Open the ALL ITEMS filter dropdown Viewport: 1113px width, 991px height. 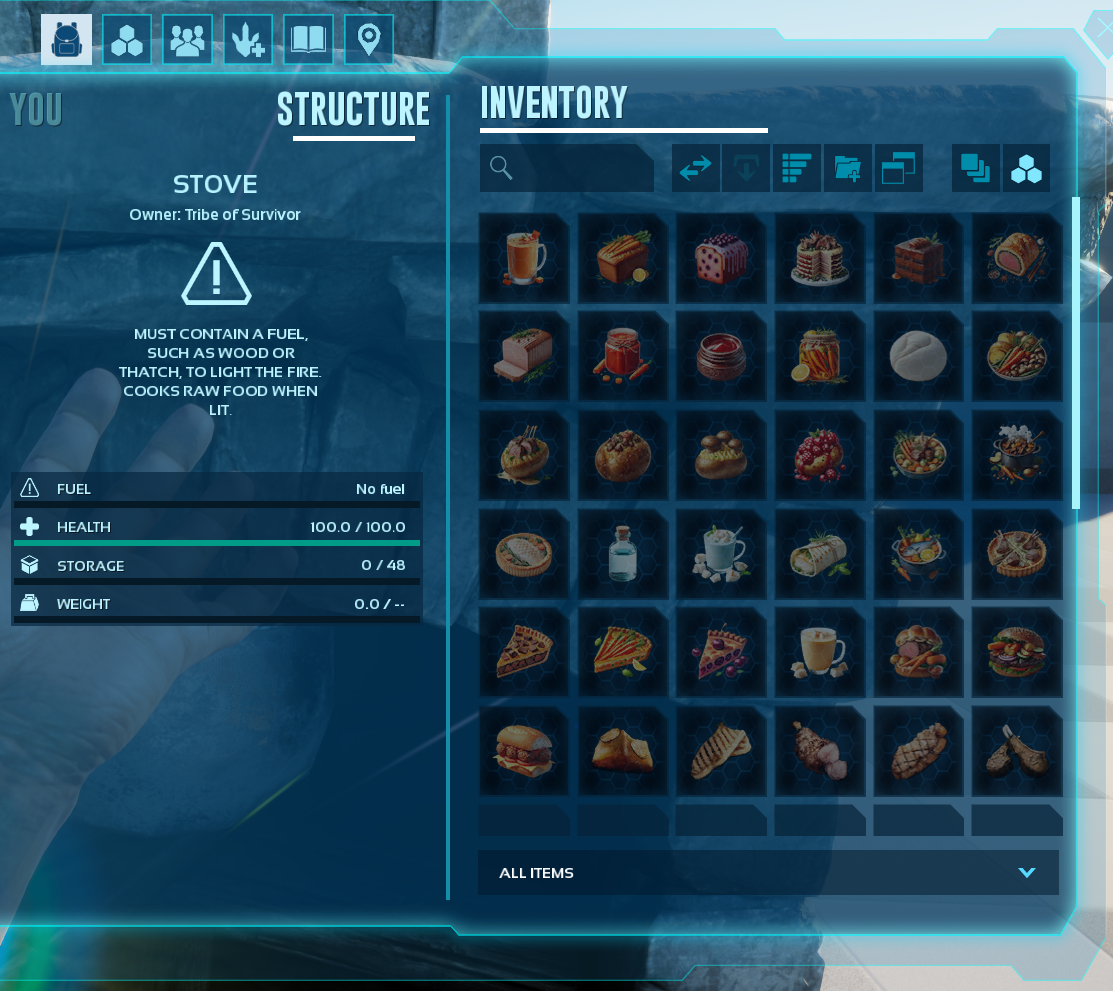click(768, 873)
